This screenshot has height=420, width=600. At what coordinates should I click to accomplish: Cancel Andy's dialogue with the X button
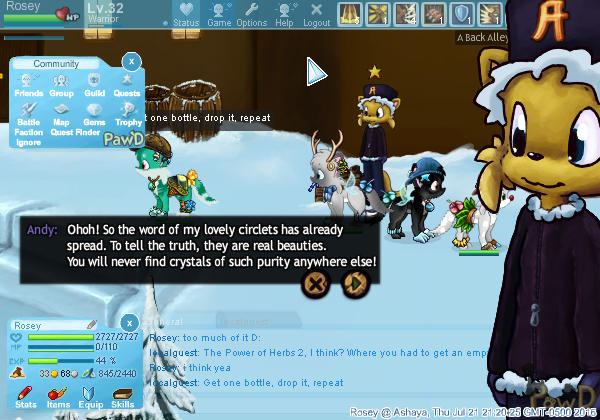pyautogui.click(x=316, y=284)
